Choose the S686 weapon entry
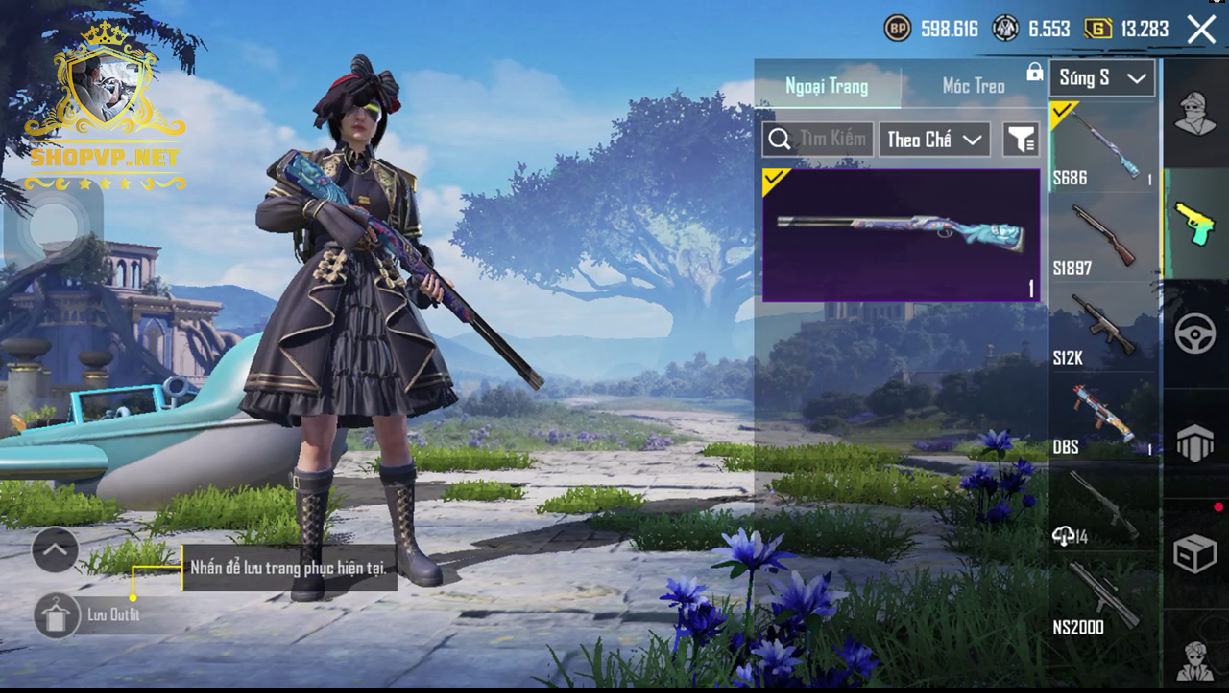Screen dimensions: 1229x693 click(1102, 147)
